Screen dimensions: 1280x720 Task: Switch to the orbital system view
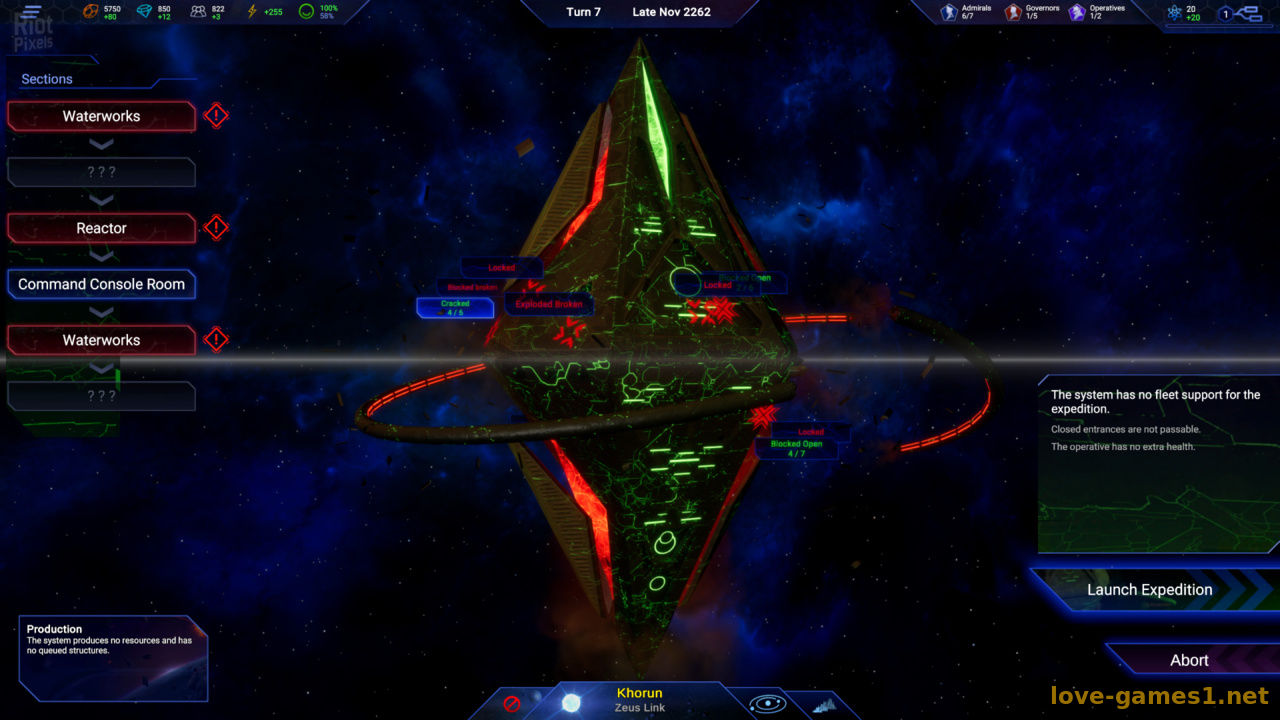766,703
